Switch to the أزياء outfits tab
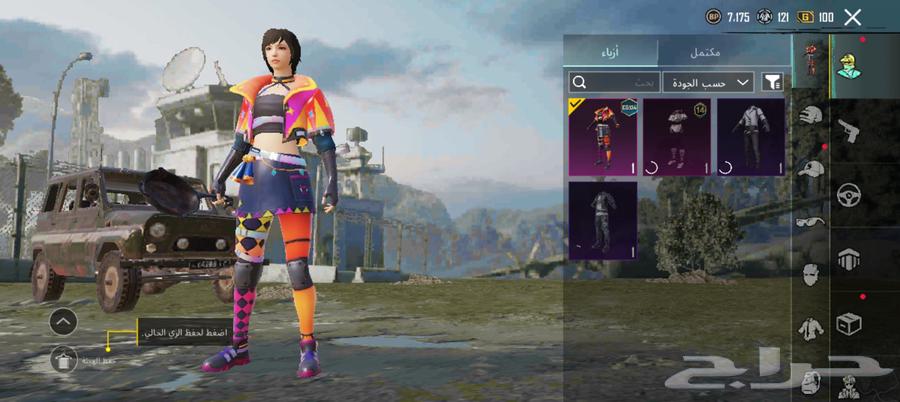Image resolution: width=900 pixels, height=402 pixels. point(611,52)
